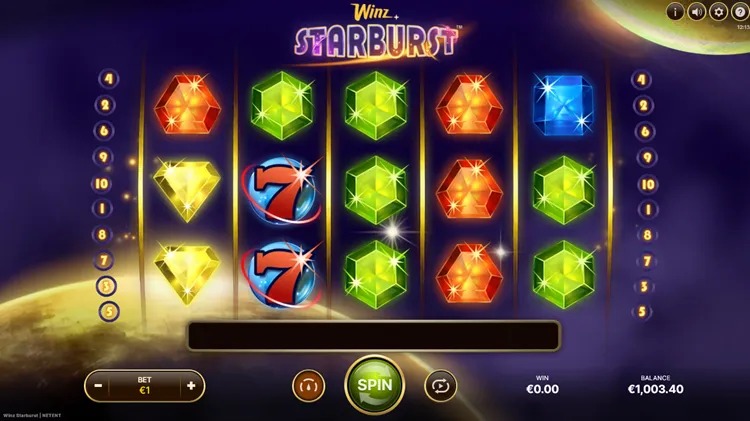Decrease the bet with the minus button

(x=98, y=385)
